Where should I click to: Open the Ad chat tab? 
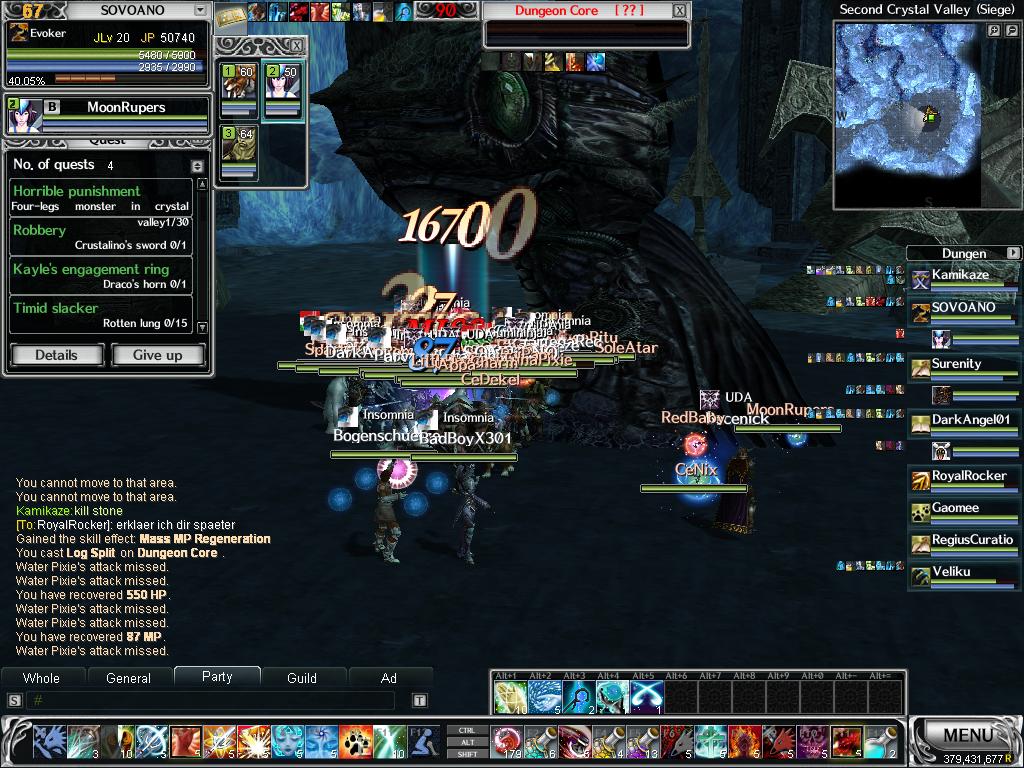pyautogui.click(x=389, y=678)
